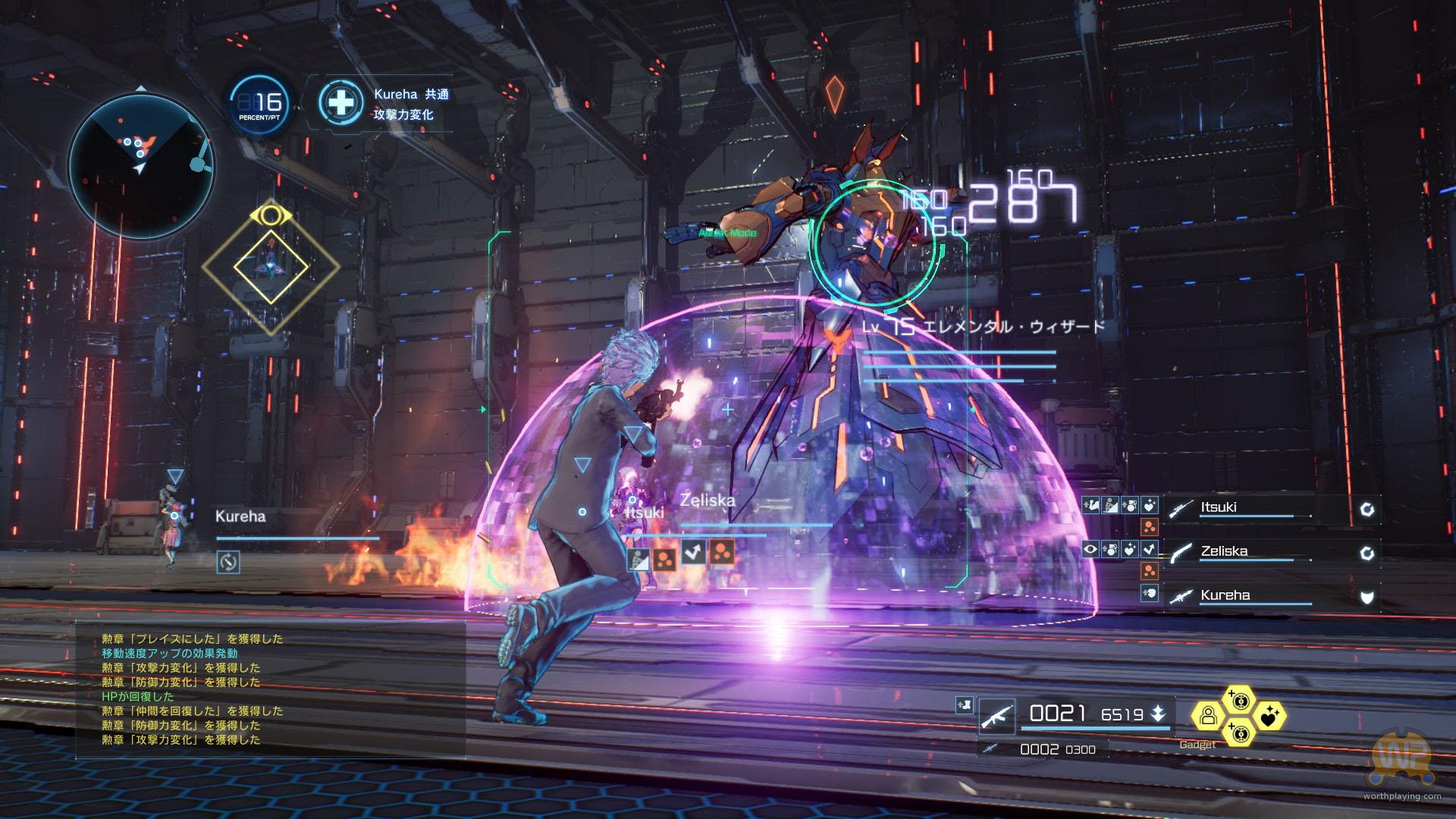Image resolution: width=1456 pixels, height=819 pixels.
Task: Activate the heart-with-sparkles healing gadget hexagon
Action: [1269, 715]
